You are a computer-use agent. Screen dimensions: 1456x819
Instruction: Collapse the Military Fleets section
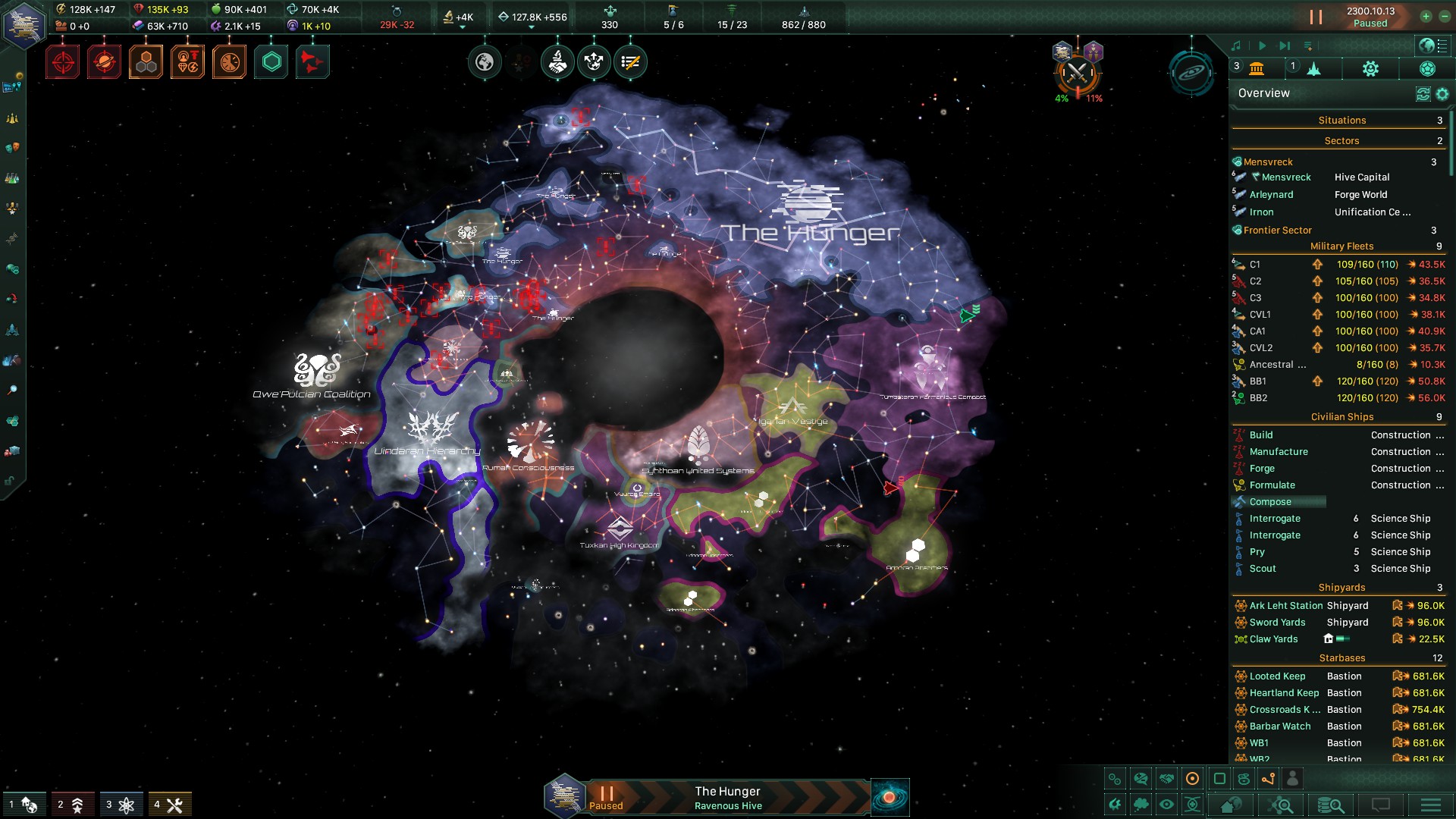[1341, 246]
